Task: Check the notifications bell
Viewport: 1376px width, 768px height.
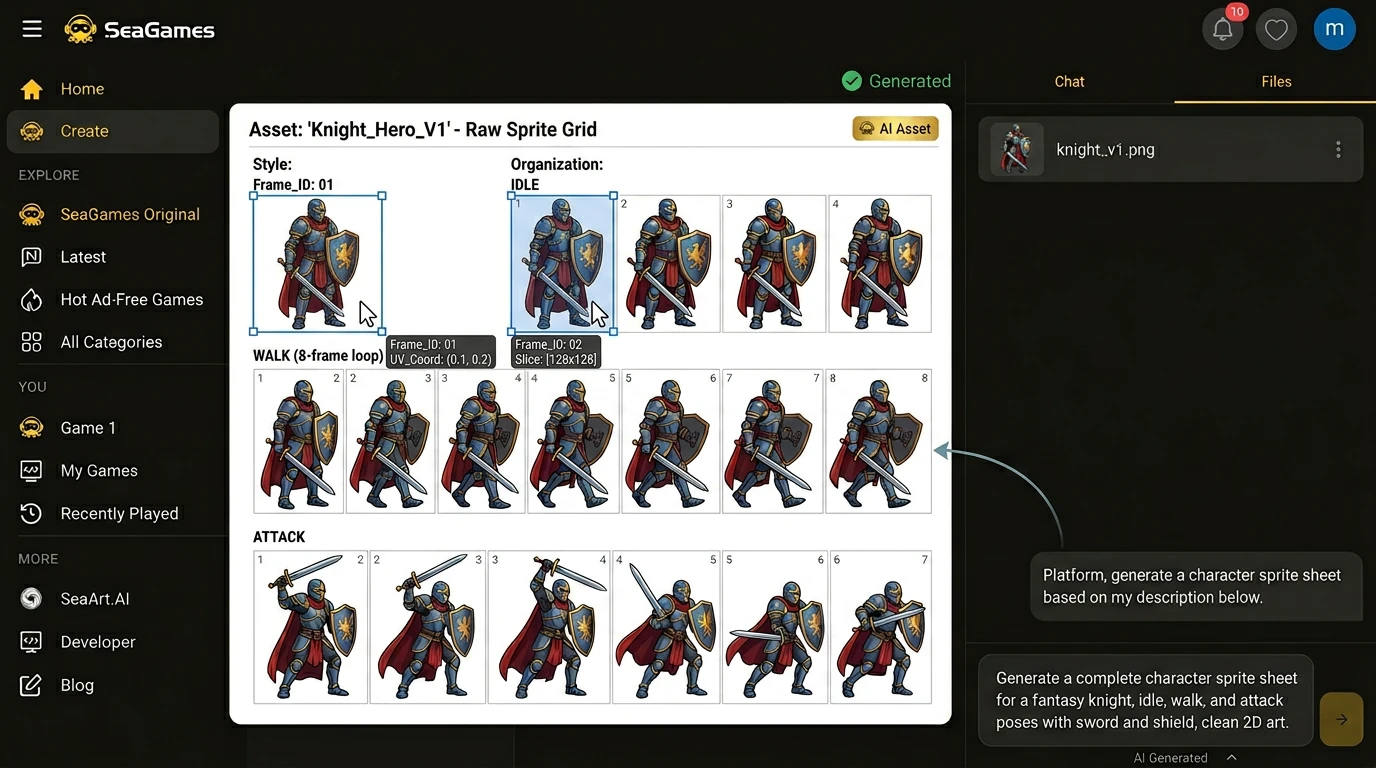Action: (x=1222, y=30)
